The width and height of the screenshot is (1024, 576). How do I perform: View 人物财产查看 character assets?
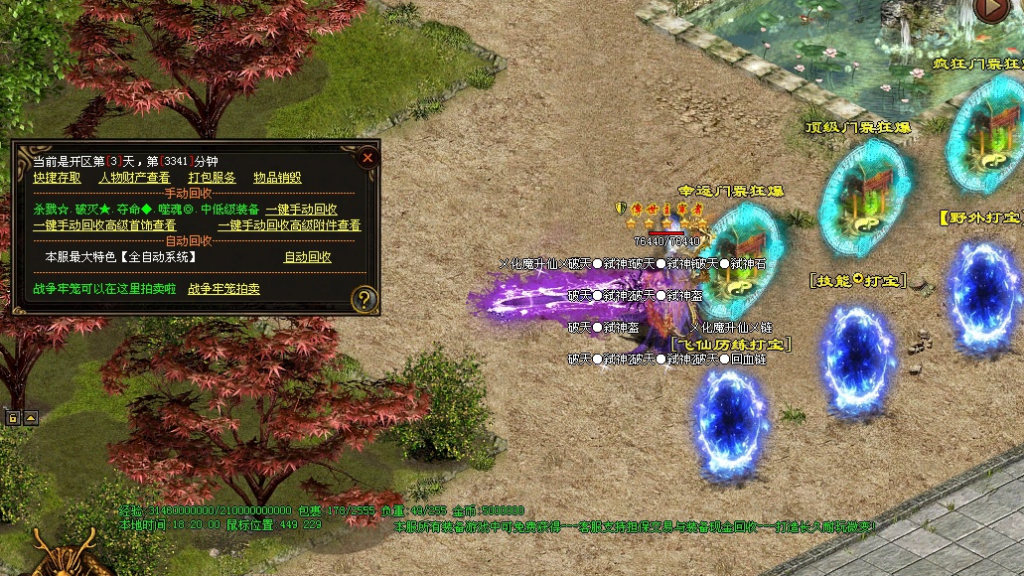[134, 177]
